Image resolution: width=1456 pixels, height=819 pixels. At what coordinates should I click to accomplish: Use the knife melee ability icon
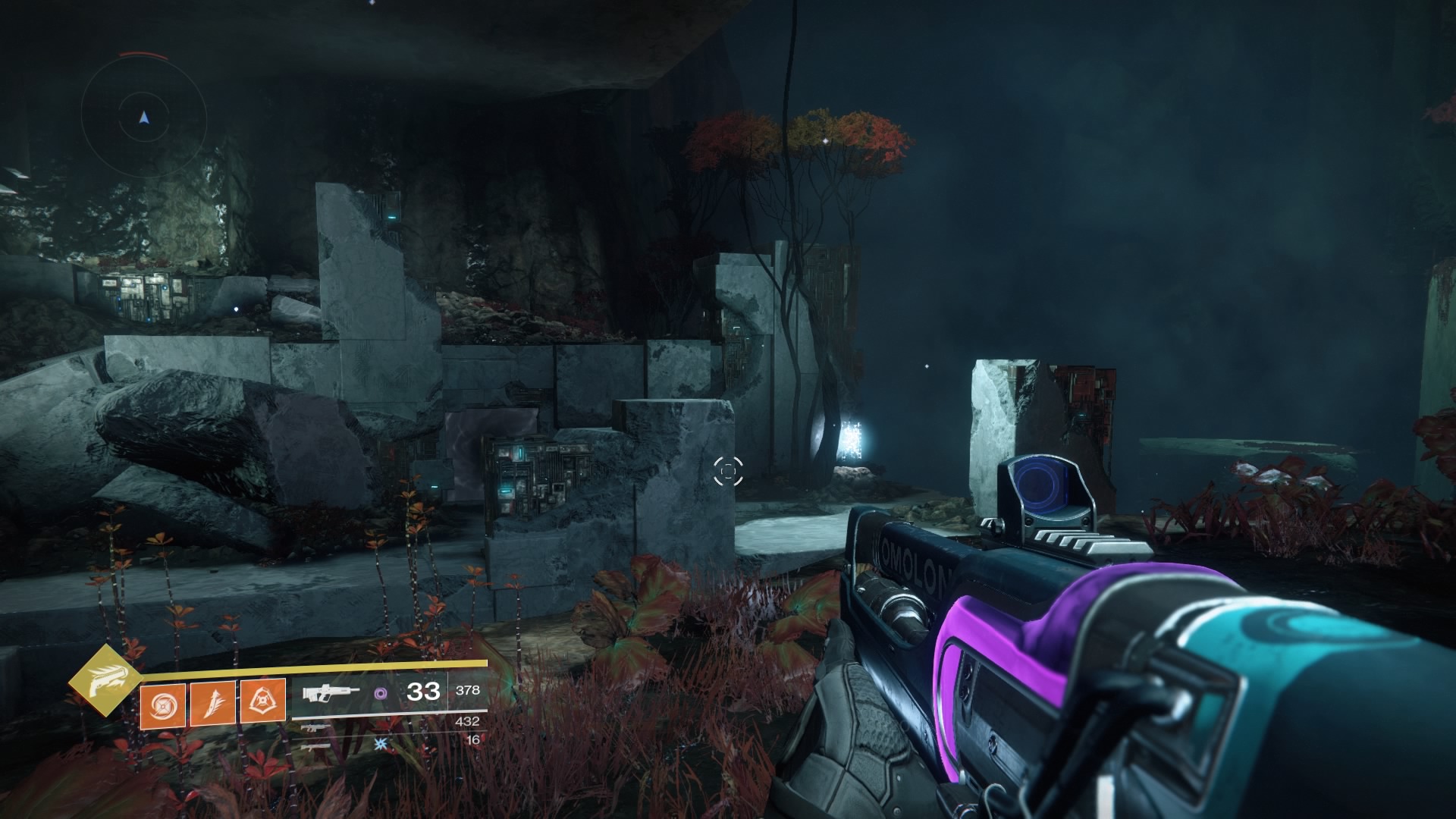click(212, 702)
